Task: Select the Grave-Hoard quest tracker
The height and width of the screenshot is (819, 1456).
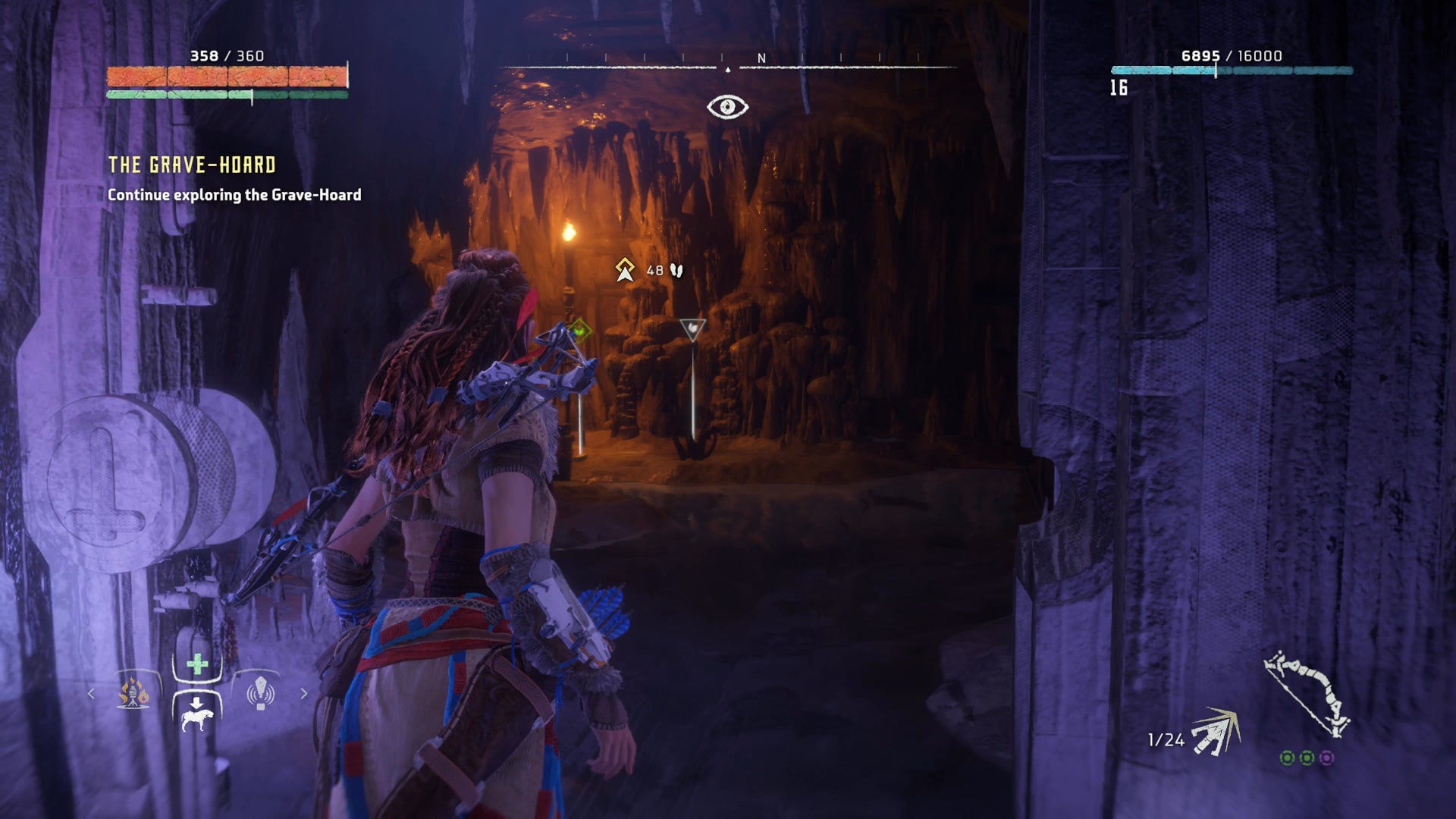Action: pos(192,165)
